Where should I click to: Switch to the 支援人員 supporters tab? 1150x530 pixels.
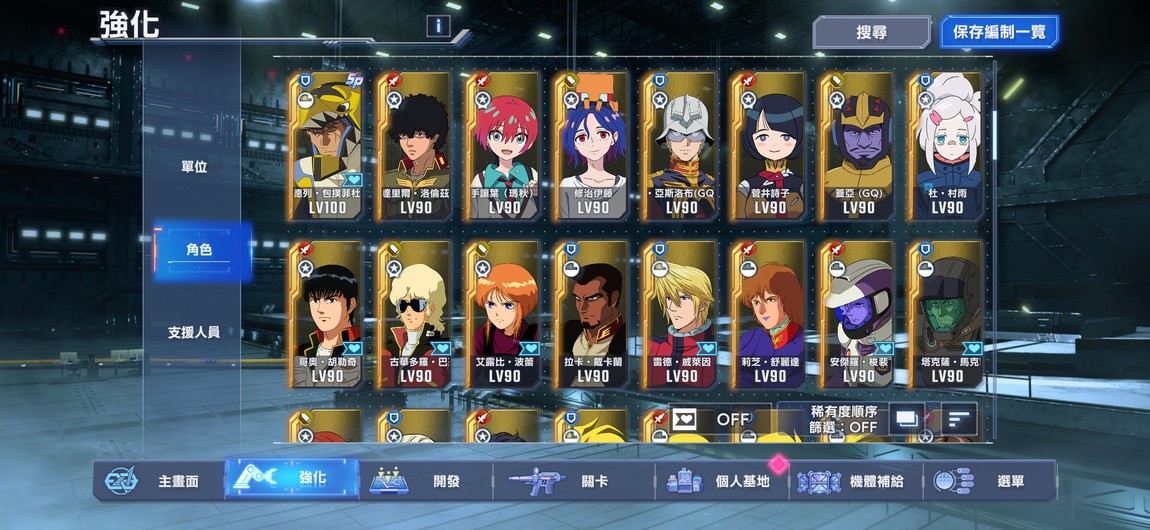194,332
